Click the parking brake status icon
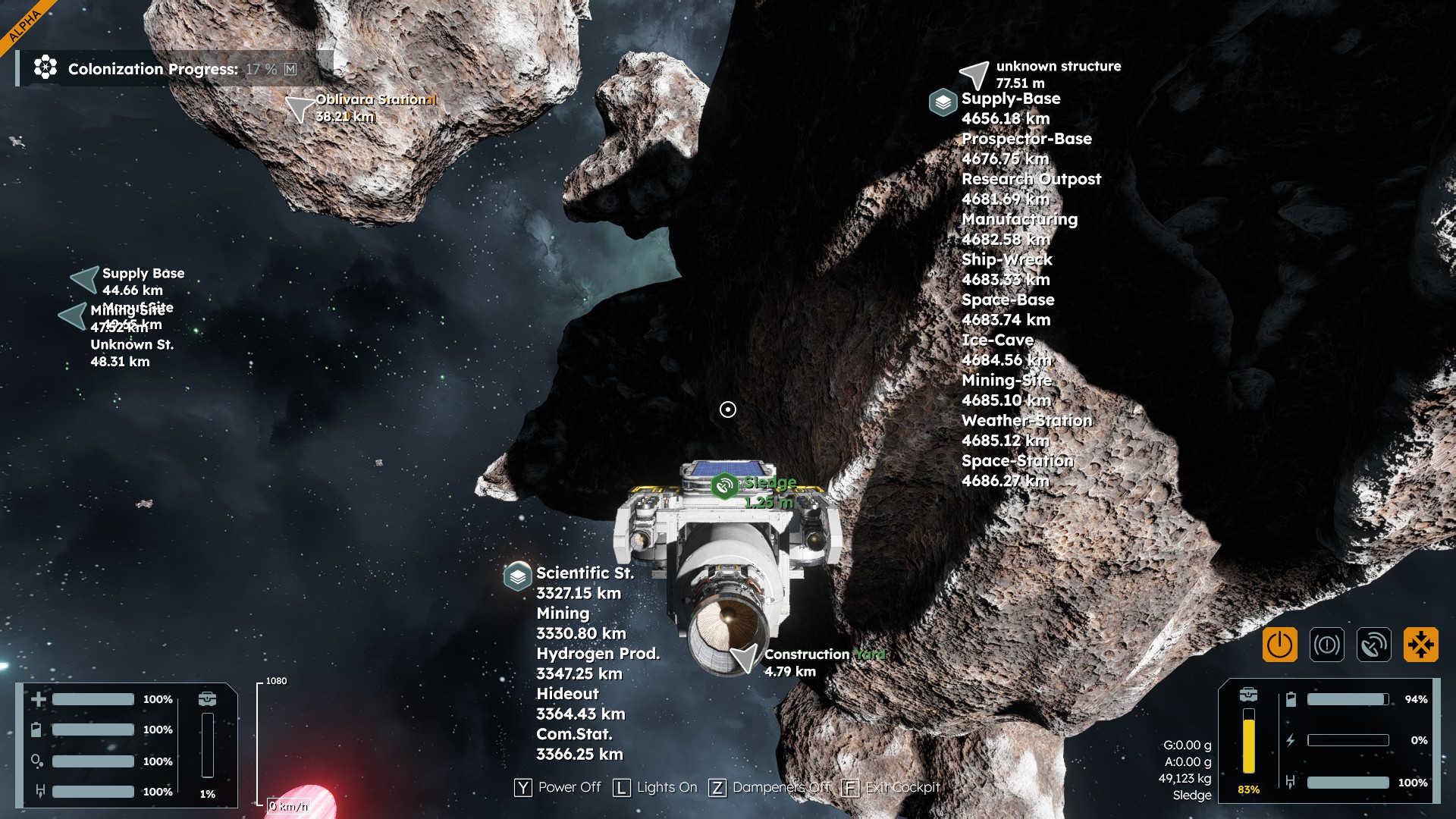 1326,645
